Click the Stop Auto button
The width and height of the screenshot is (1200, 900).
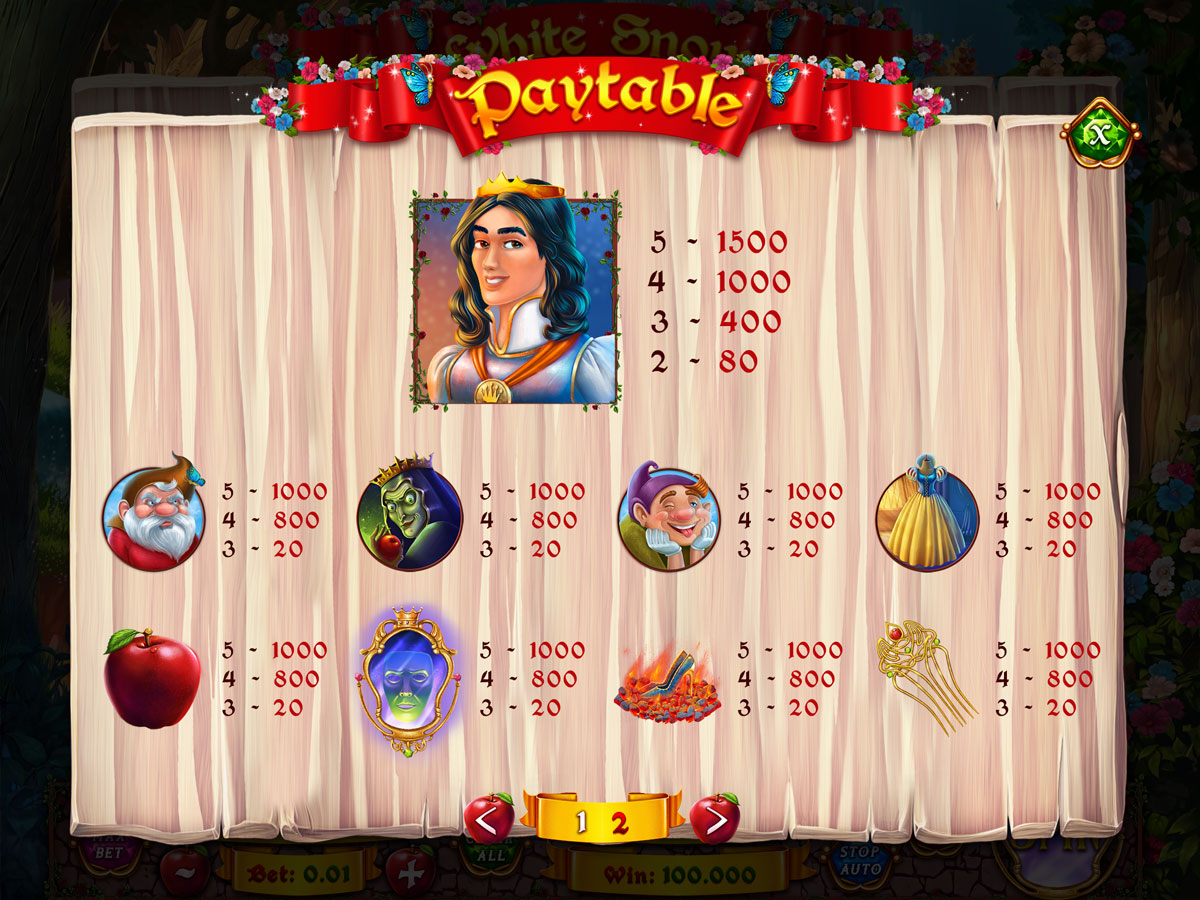[x=859, y=861]
